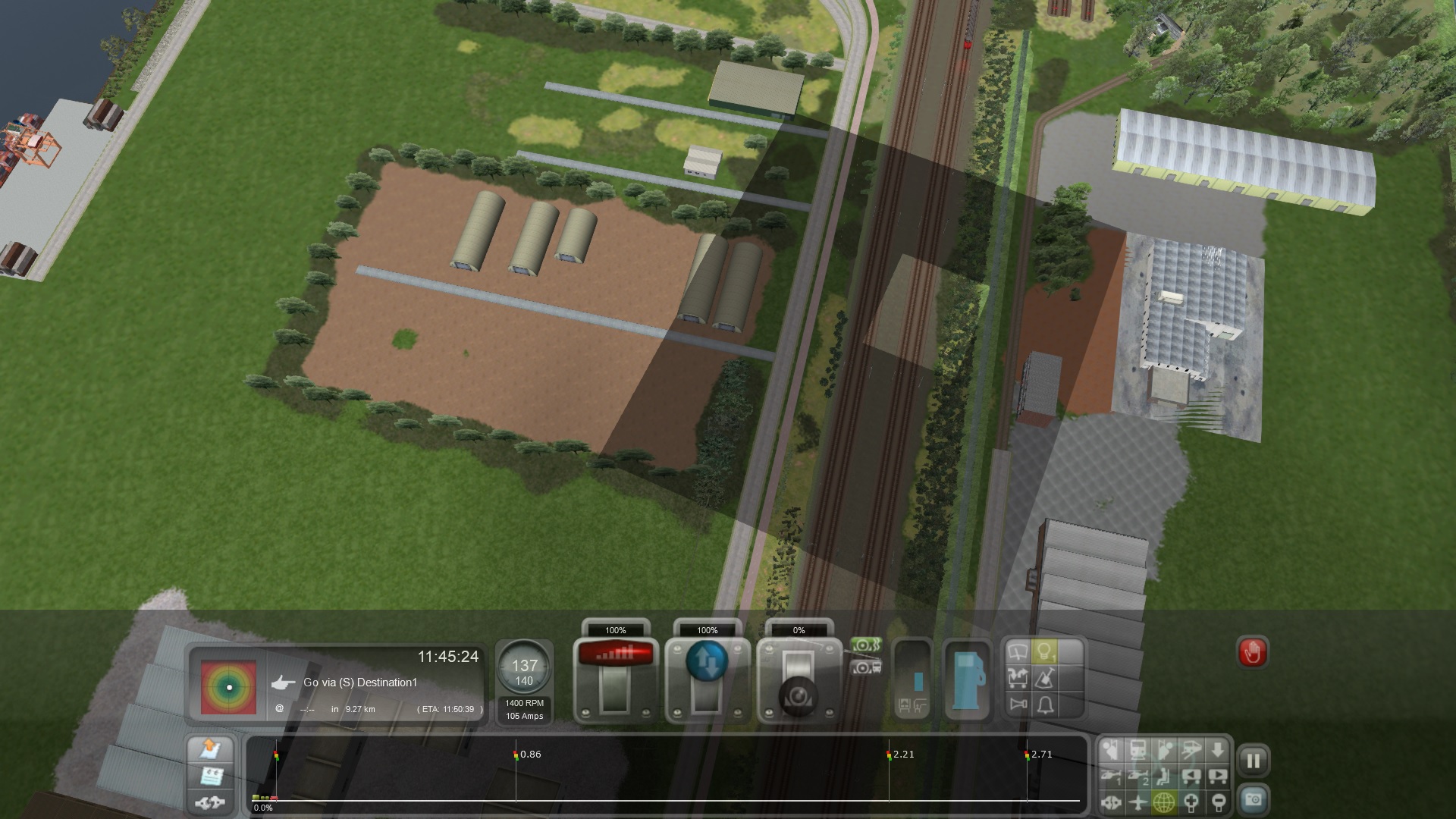Zoom out with the minus camera button

1218,801
